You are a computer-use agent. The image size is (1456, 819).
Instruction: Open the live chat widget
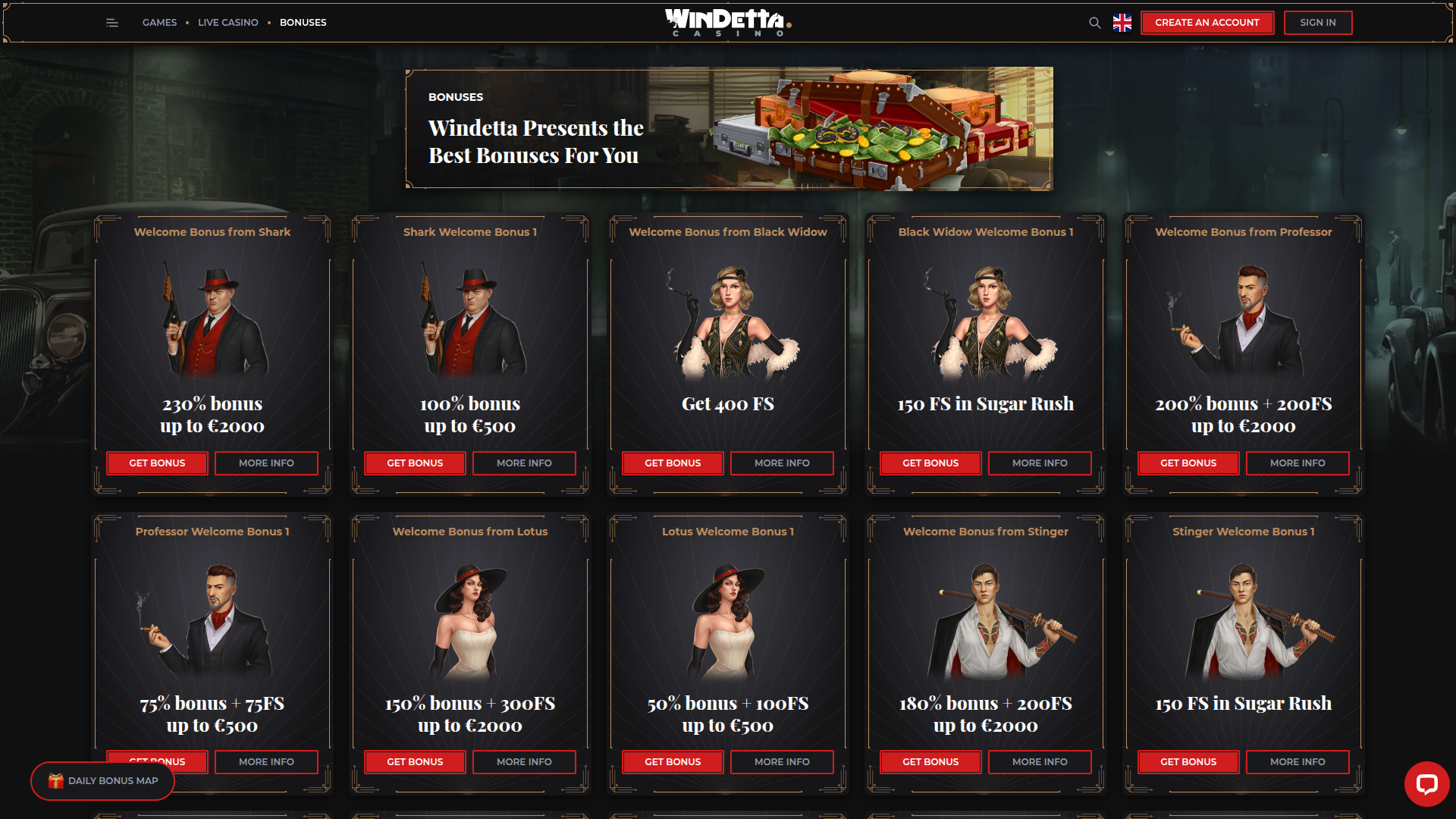pos(1429,784)
